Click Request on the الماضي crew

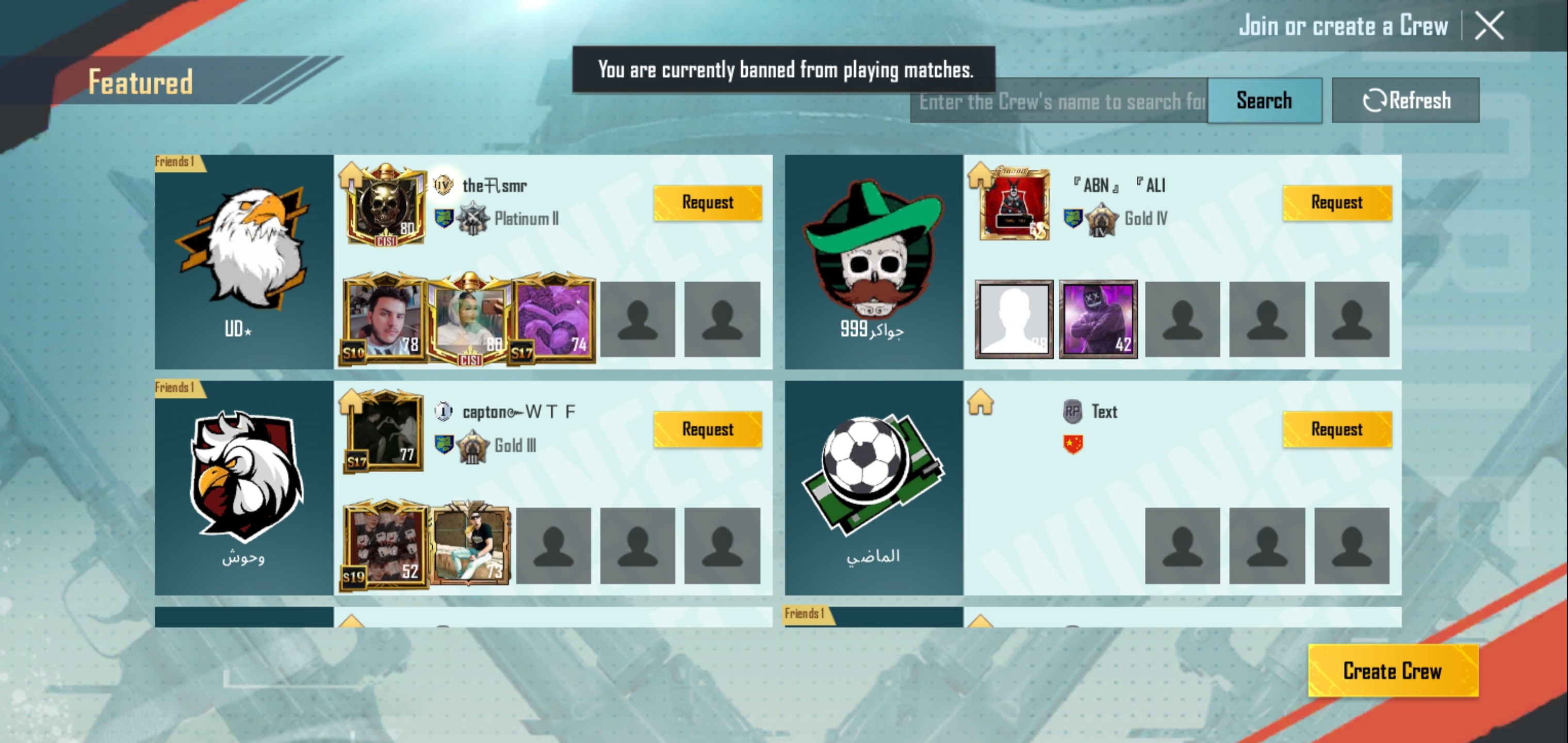[x=1337, y=429]
